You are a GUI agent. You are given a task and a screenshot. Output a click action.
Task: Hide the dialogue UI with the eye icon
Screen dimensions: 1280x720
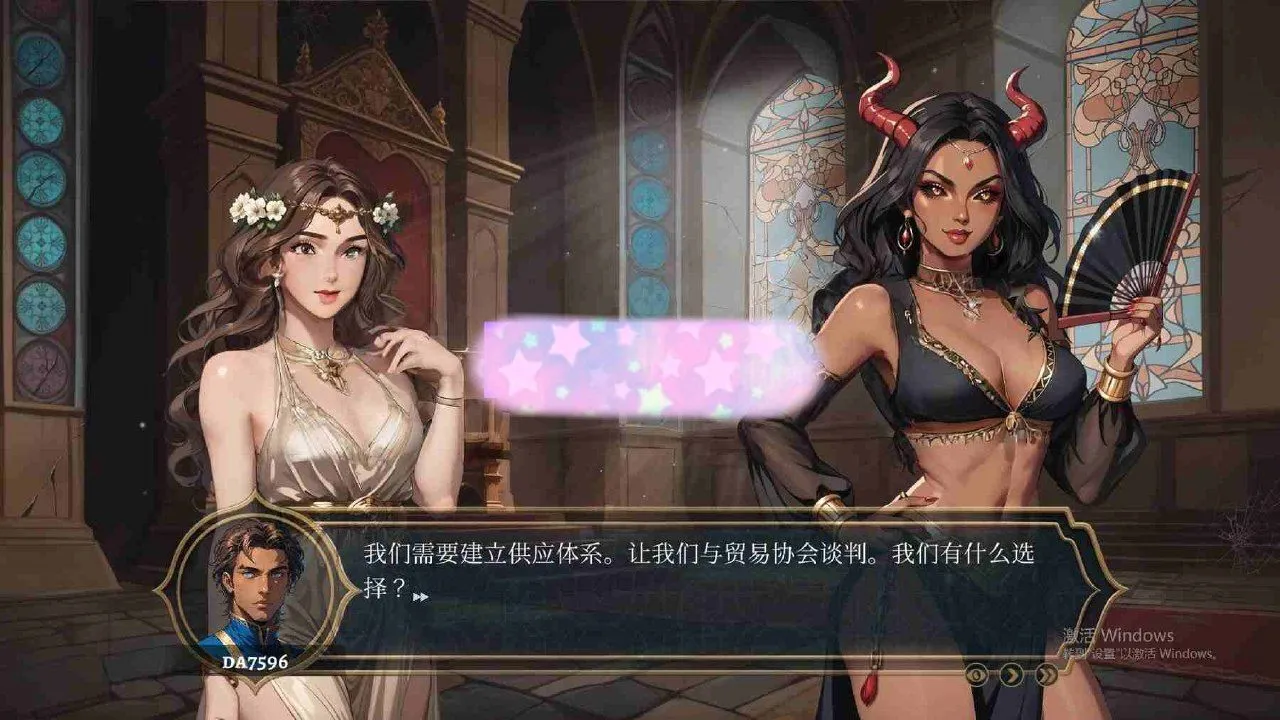[977, 674]
